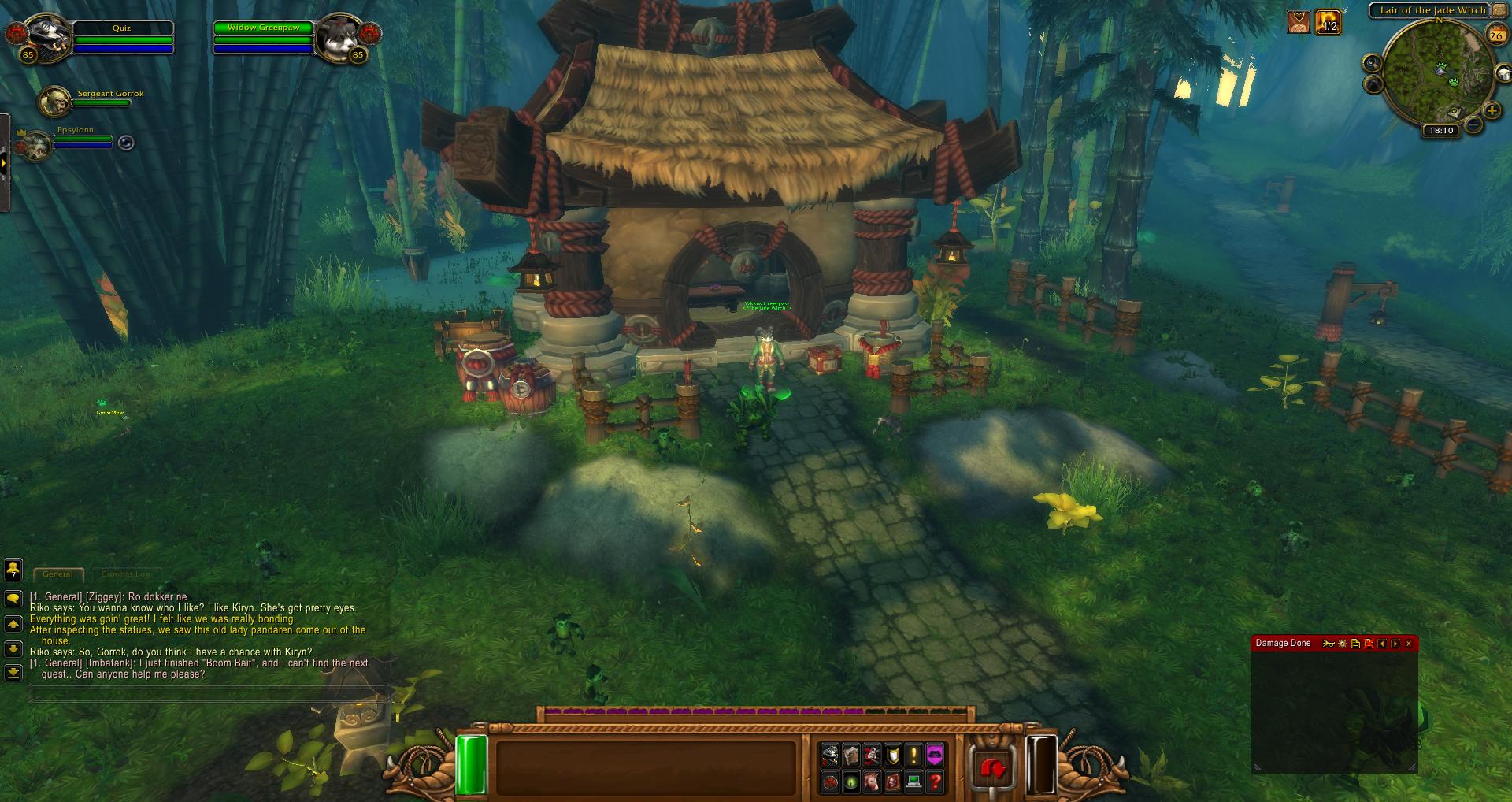Open the guild shield micro button
Screen dimensions: 1512x802
click(x=892, y=756)
